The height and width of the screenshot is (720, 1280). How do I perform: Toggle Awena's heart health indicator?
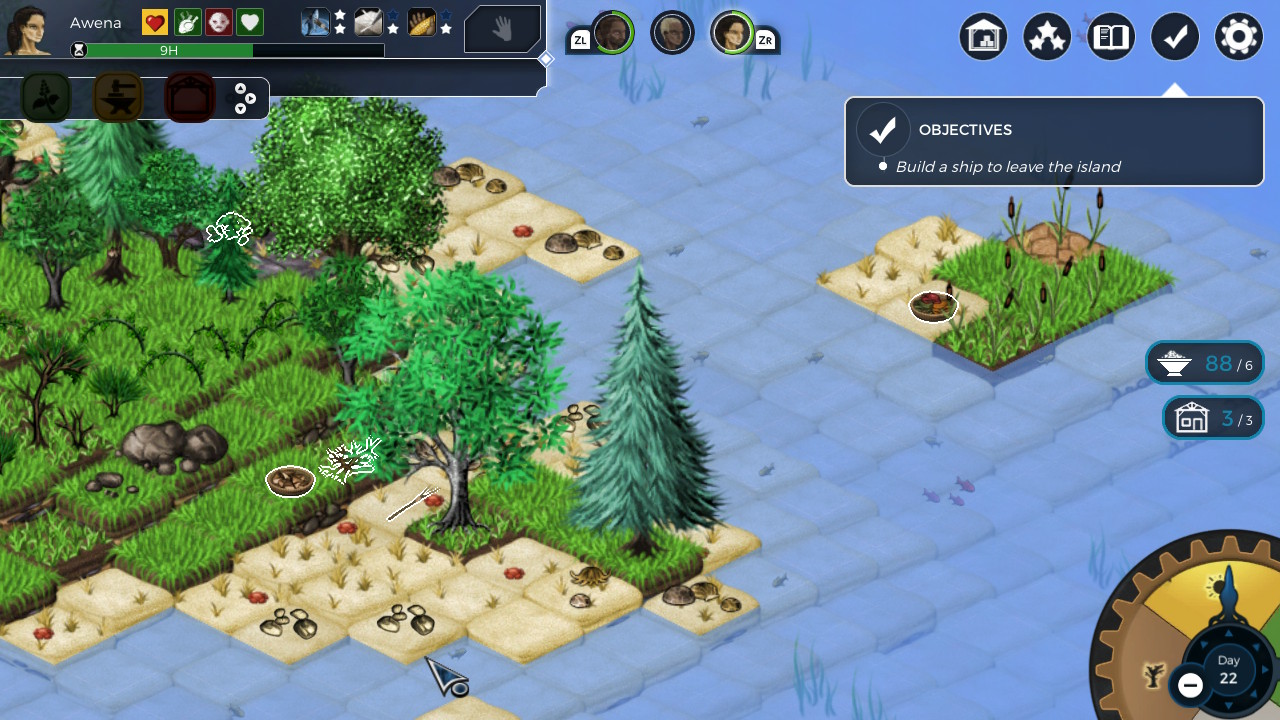(153, 20)
